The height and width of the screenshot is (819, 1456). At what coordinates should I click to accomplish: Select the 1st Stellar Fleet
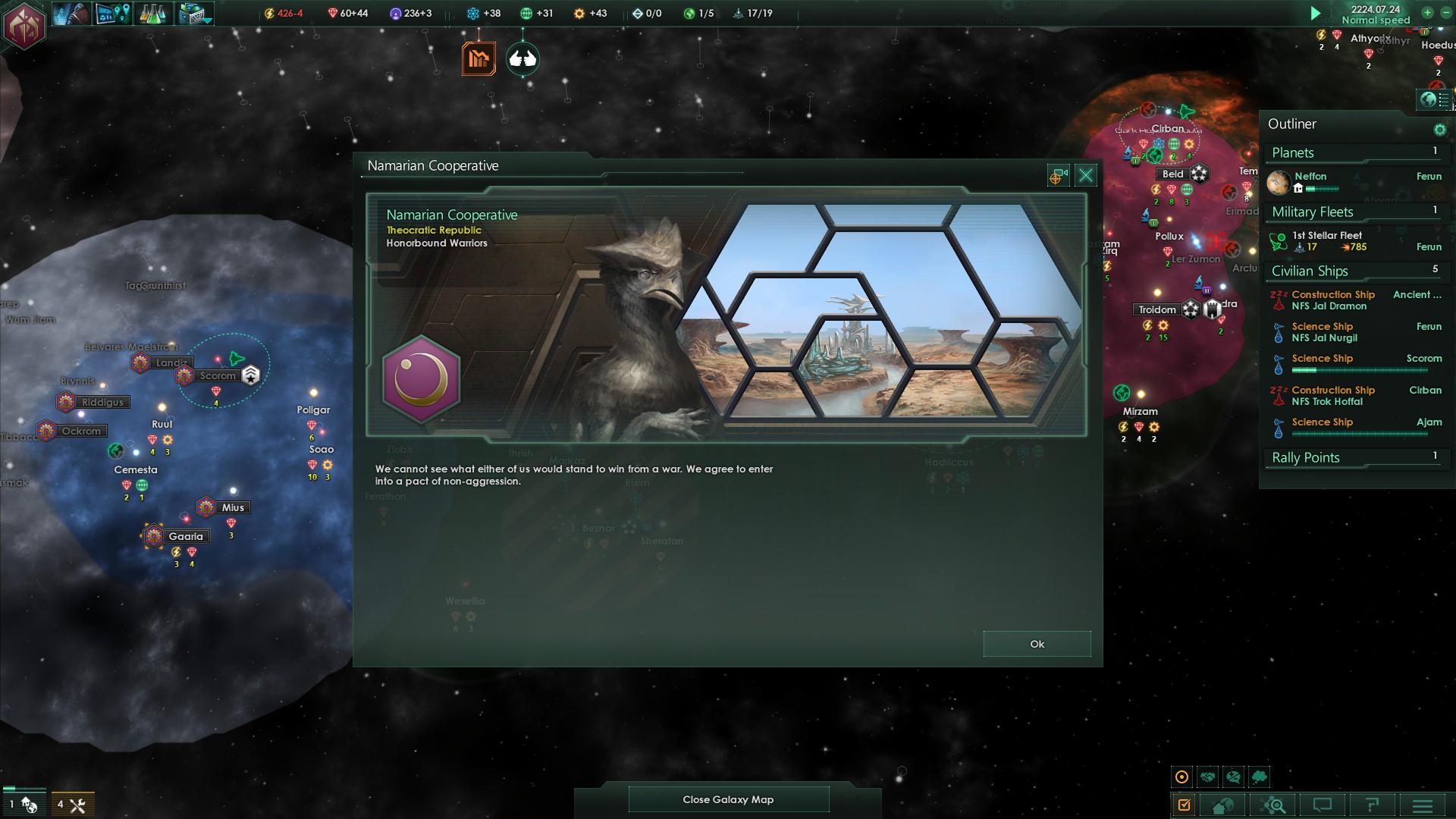coord(1327,236)
